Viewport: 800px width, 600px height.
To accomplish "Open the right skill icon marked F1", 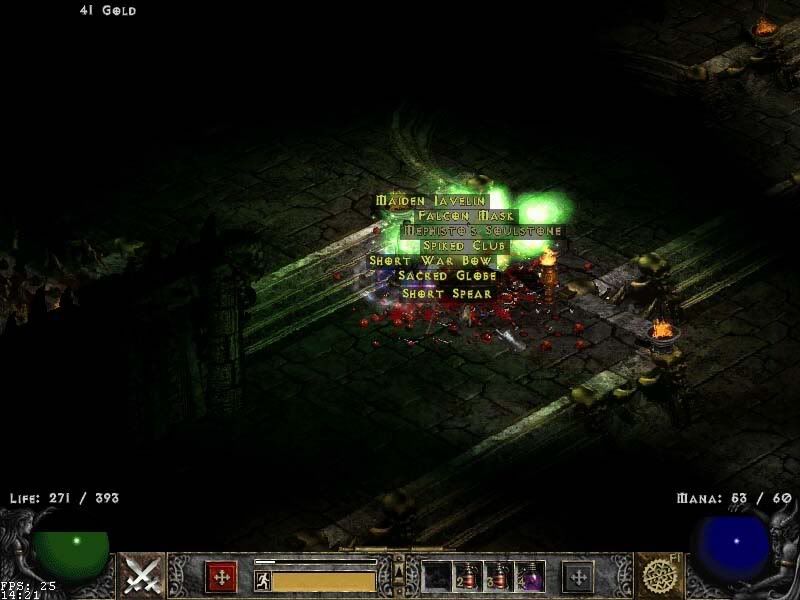I will [659, 576].
